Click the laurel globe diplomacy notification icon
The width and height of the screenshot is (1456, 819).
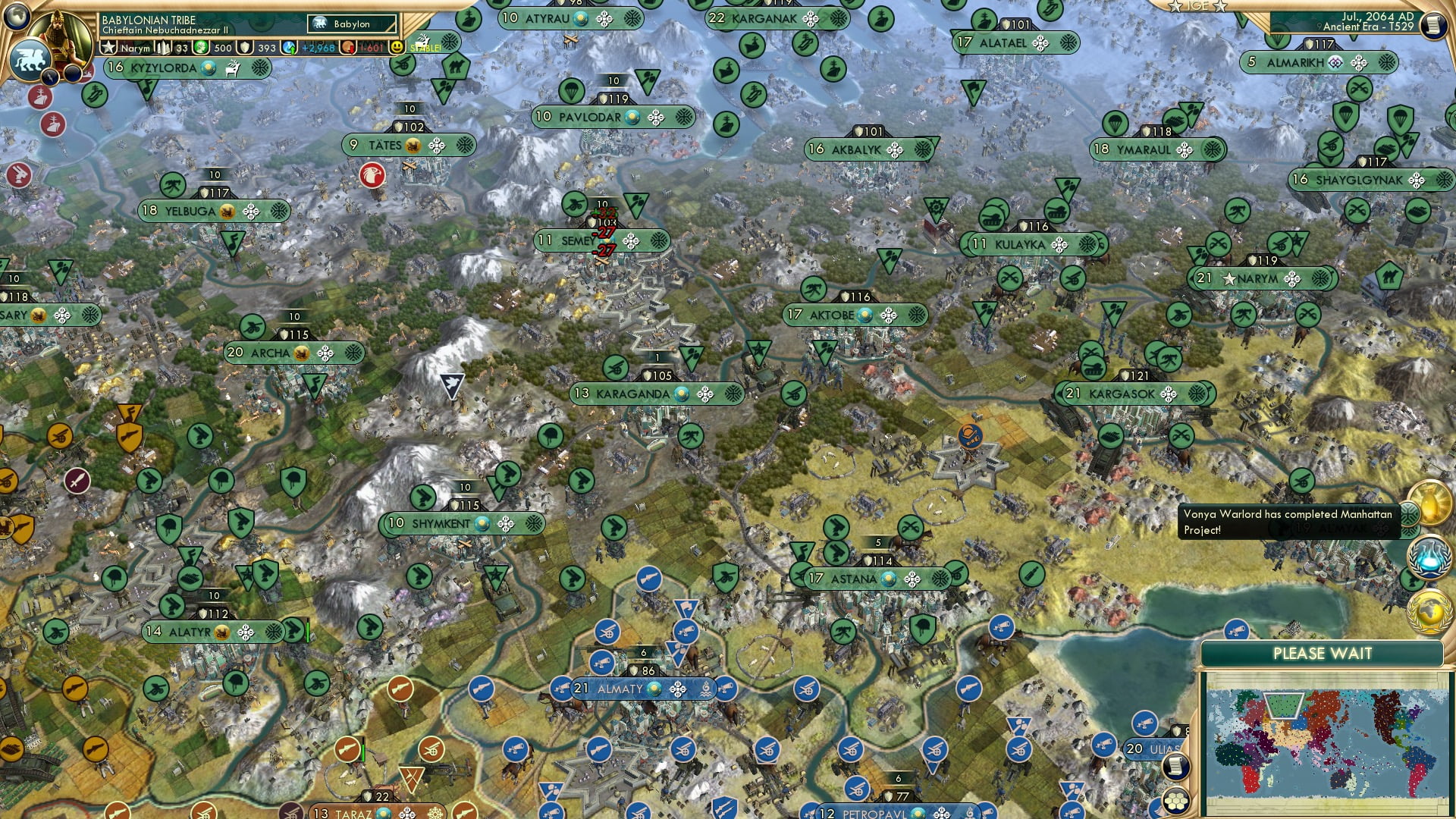1429,612
